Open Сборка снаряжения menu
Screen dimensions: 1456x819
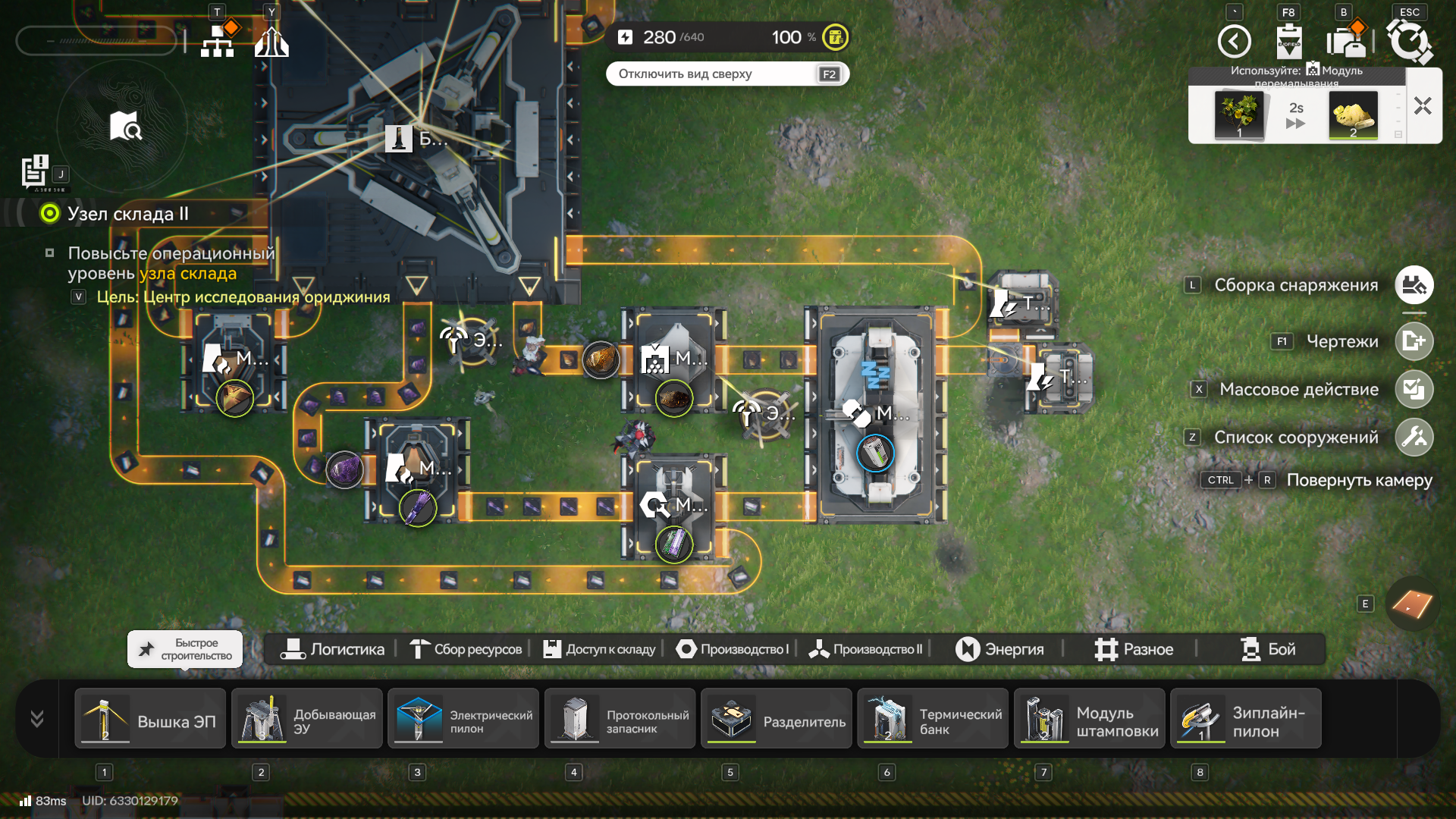coord(1414,285)
